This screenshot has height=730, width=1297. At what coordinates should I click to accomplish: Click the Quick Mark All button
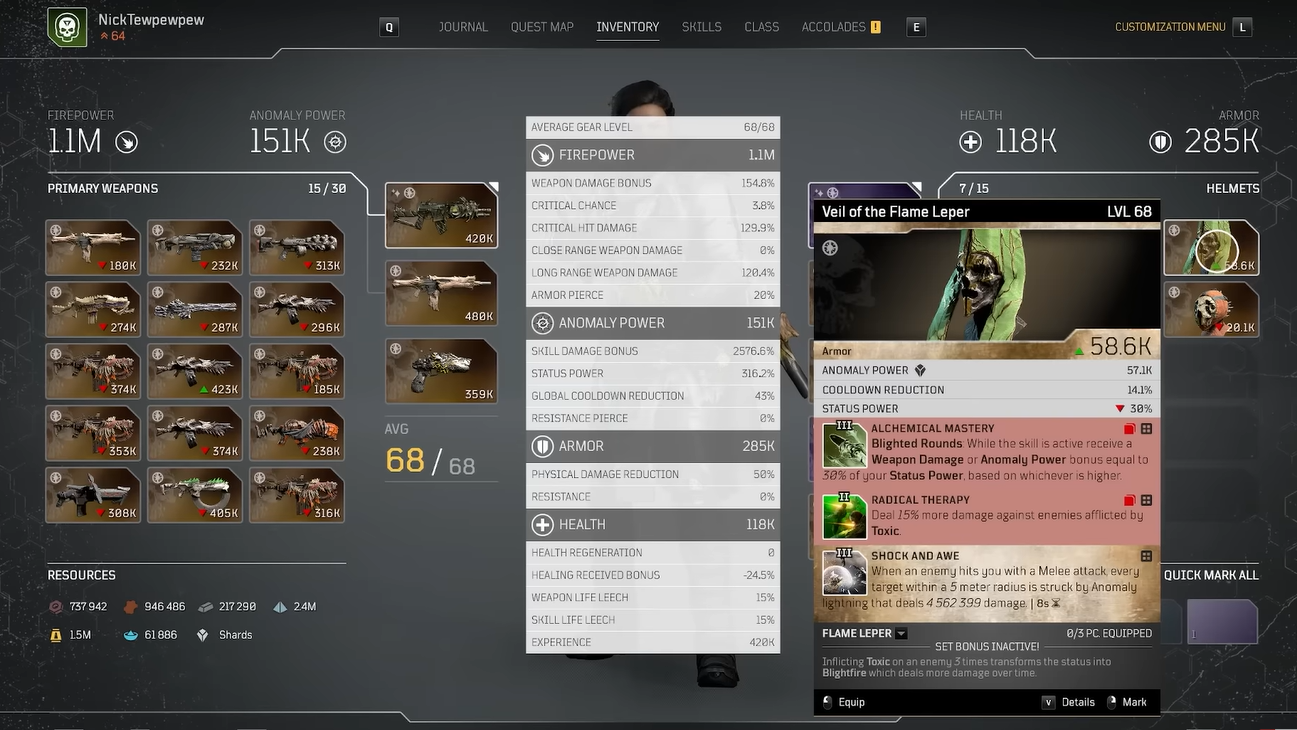coord(1210,575)
